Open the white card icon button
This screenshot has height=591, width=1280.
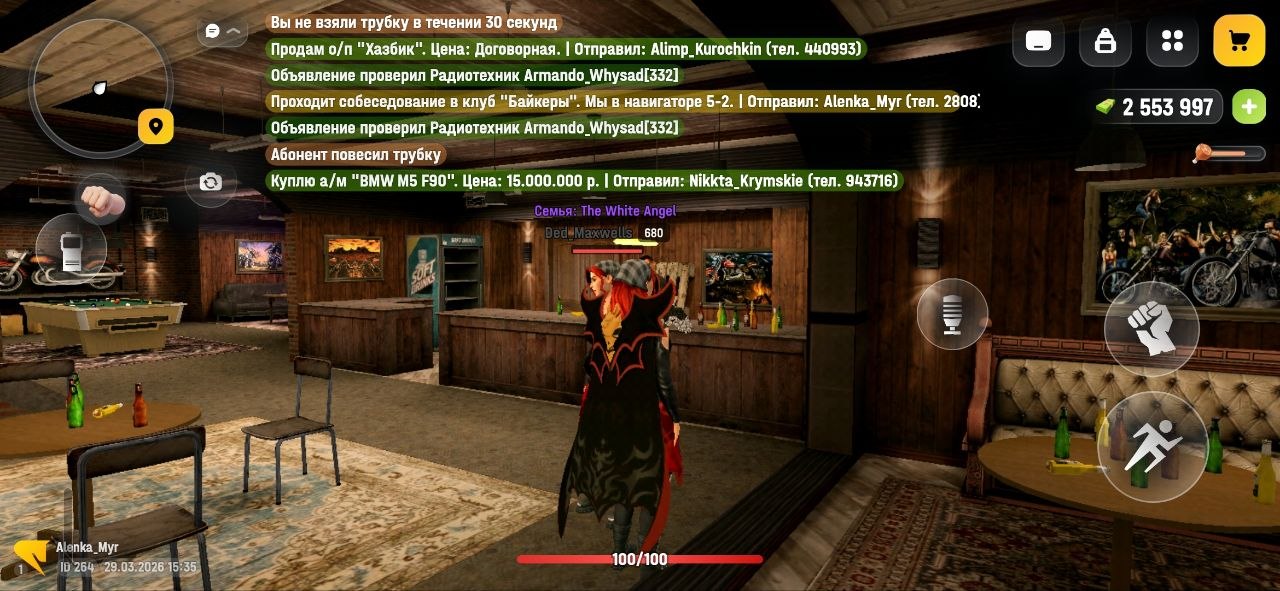pyautogui.click(x=1038, y=41)
